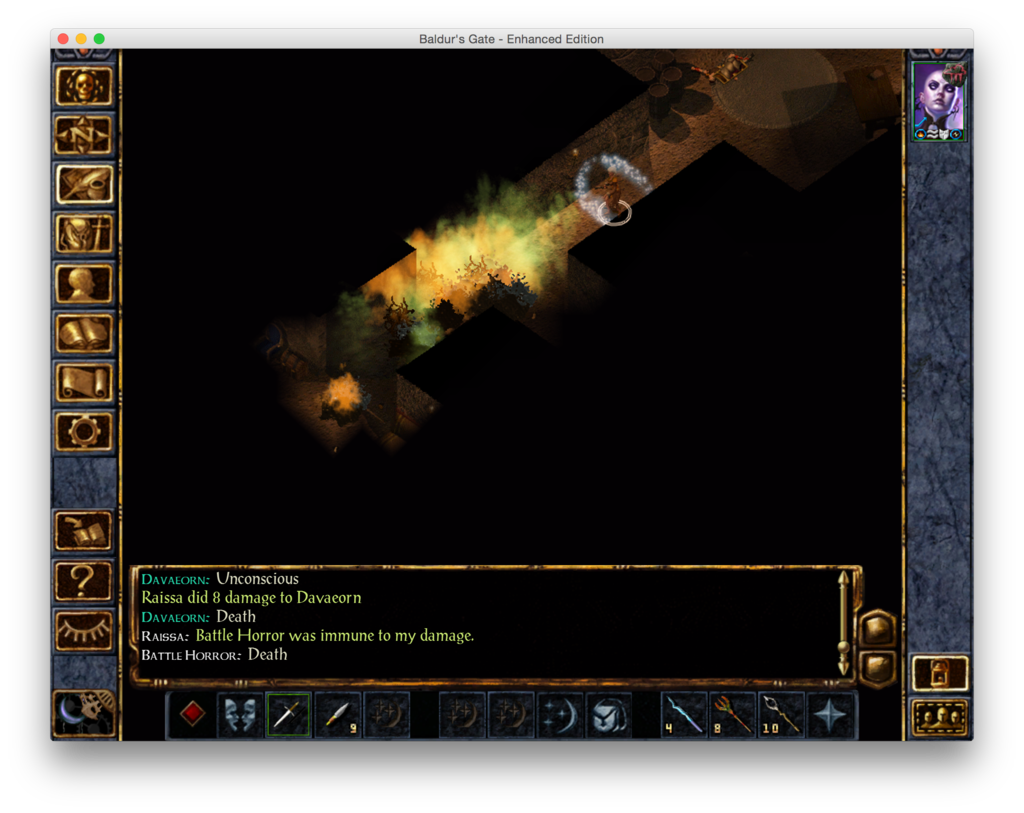Open the mage spellbook button

coord(84,332)
